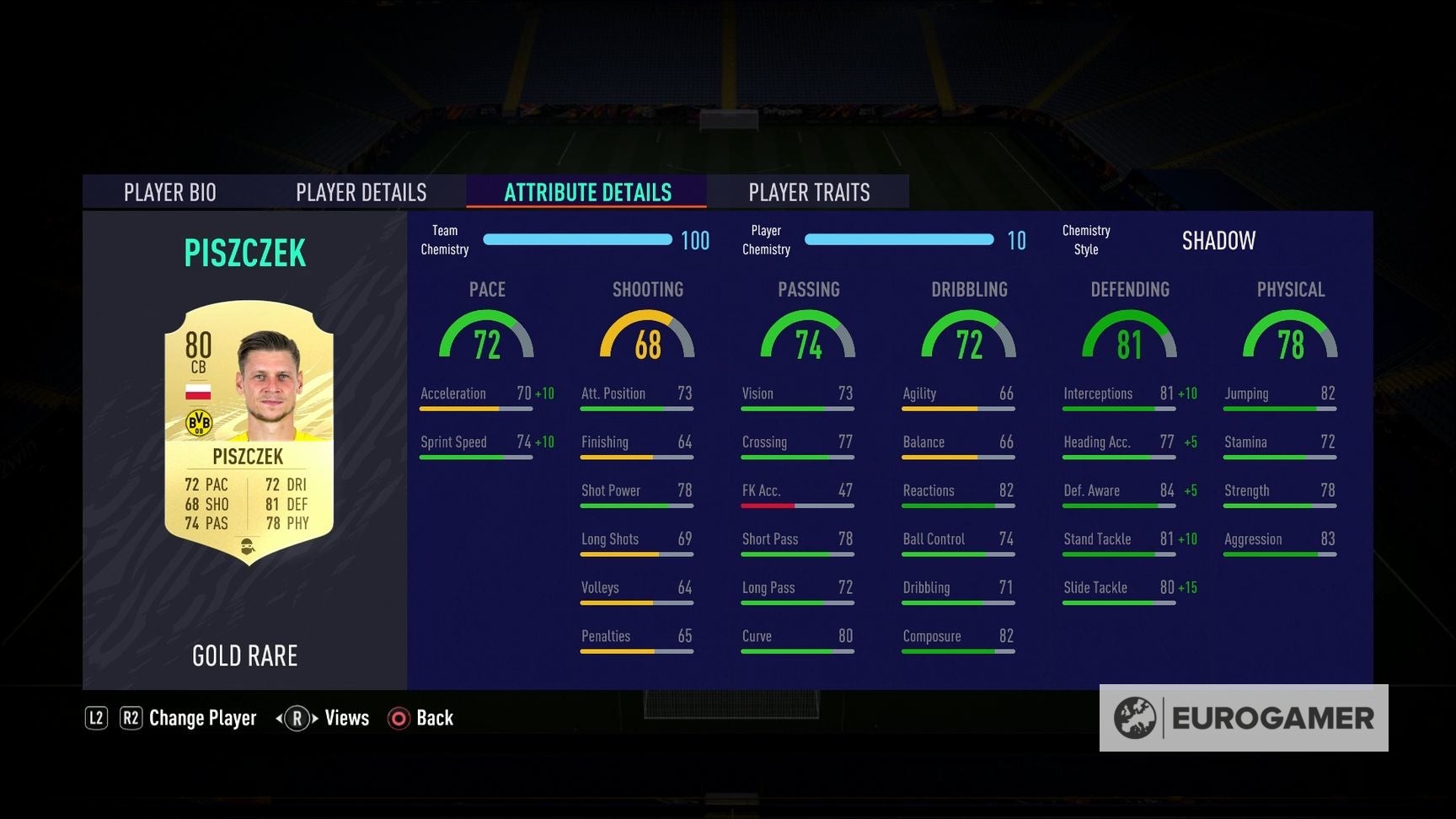Click the Team Chemistry progress bar
Screen dimensions: 1456x819
tap(577, 239)
